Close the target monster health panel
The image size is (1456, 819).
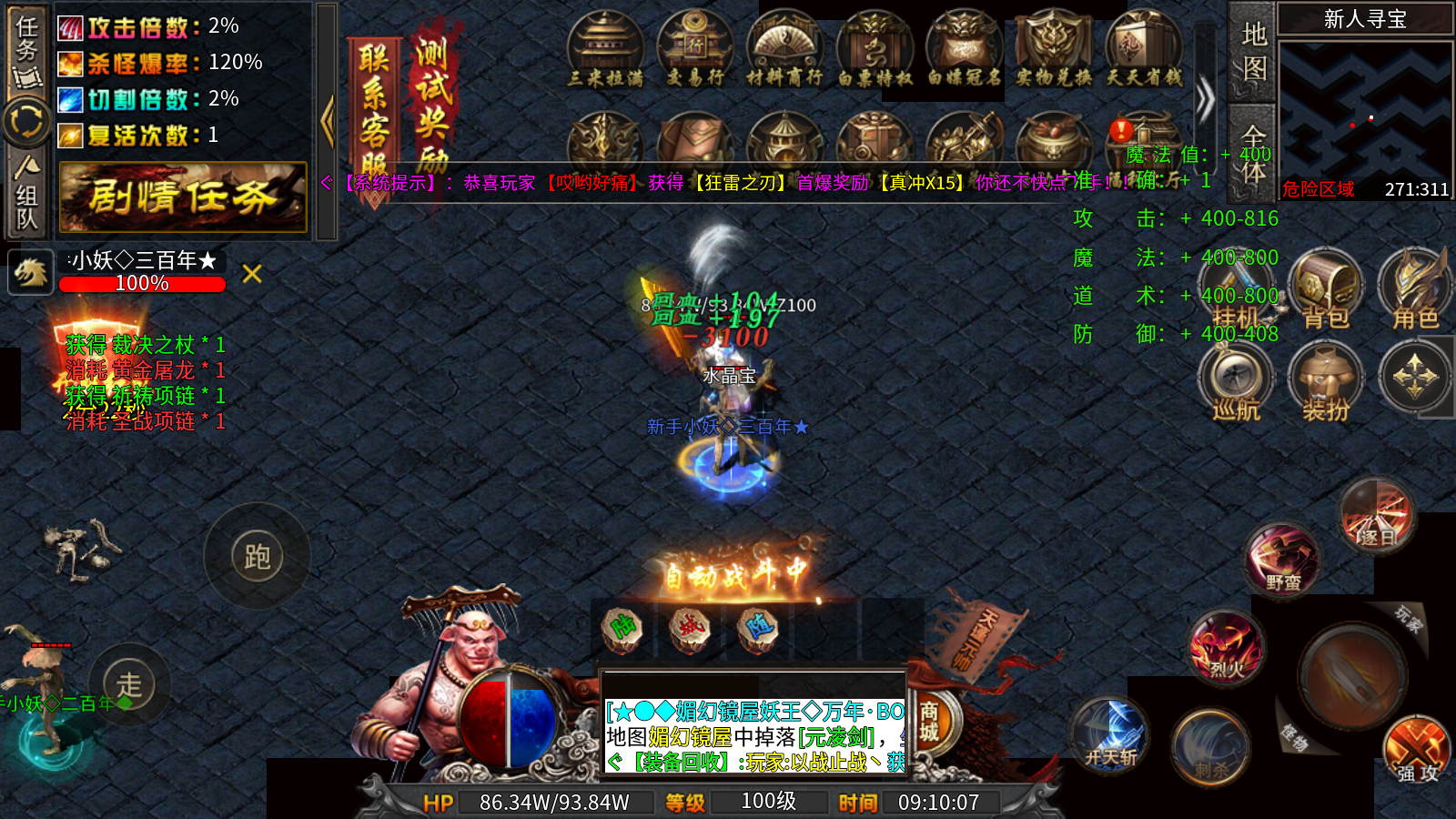pyautogui.click(x=252, y=273)
